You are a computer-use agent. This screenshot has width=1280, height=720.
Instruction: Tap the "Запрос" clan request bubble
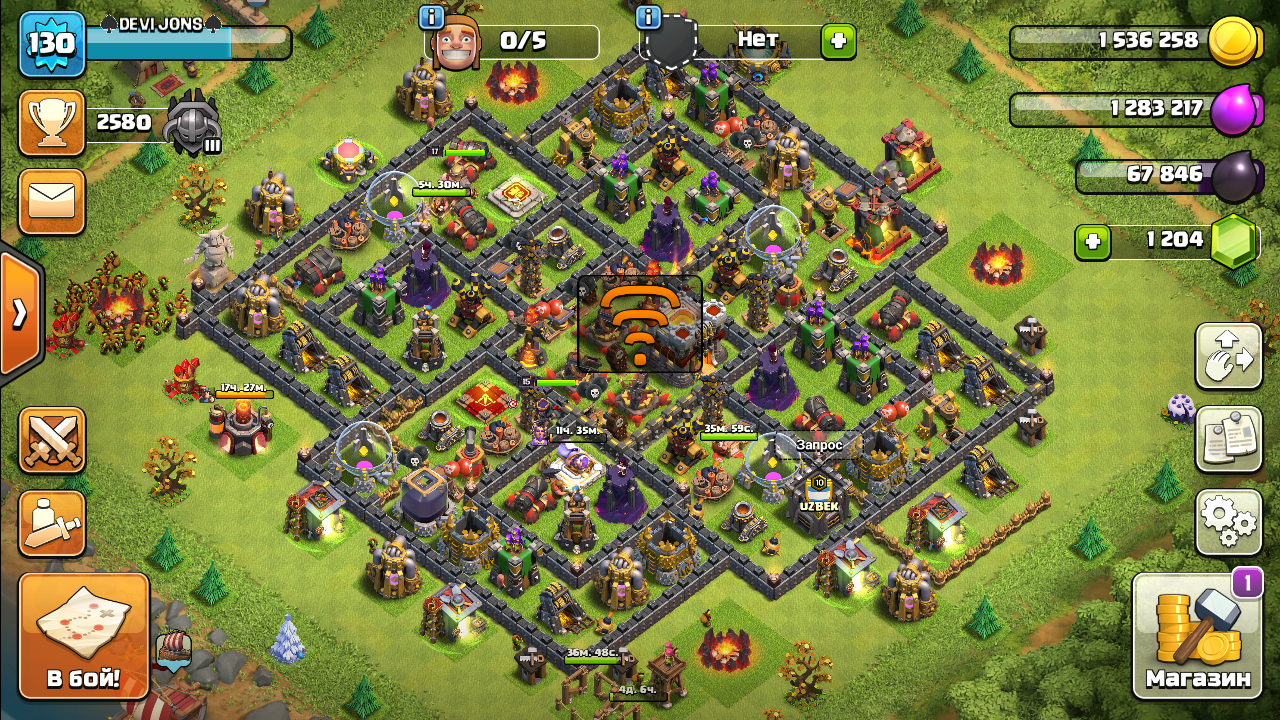[x=819, y=445]
